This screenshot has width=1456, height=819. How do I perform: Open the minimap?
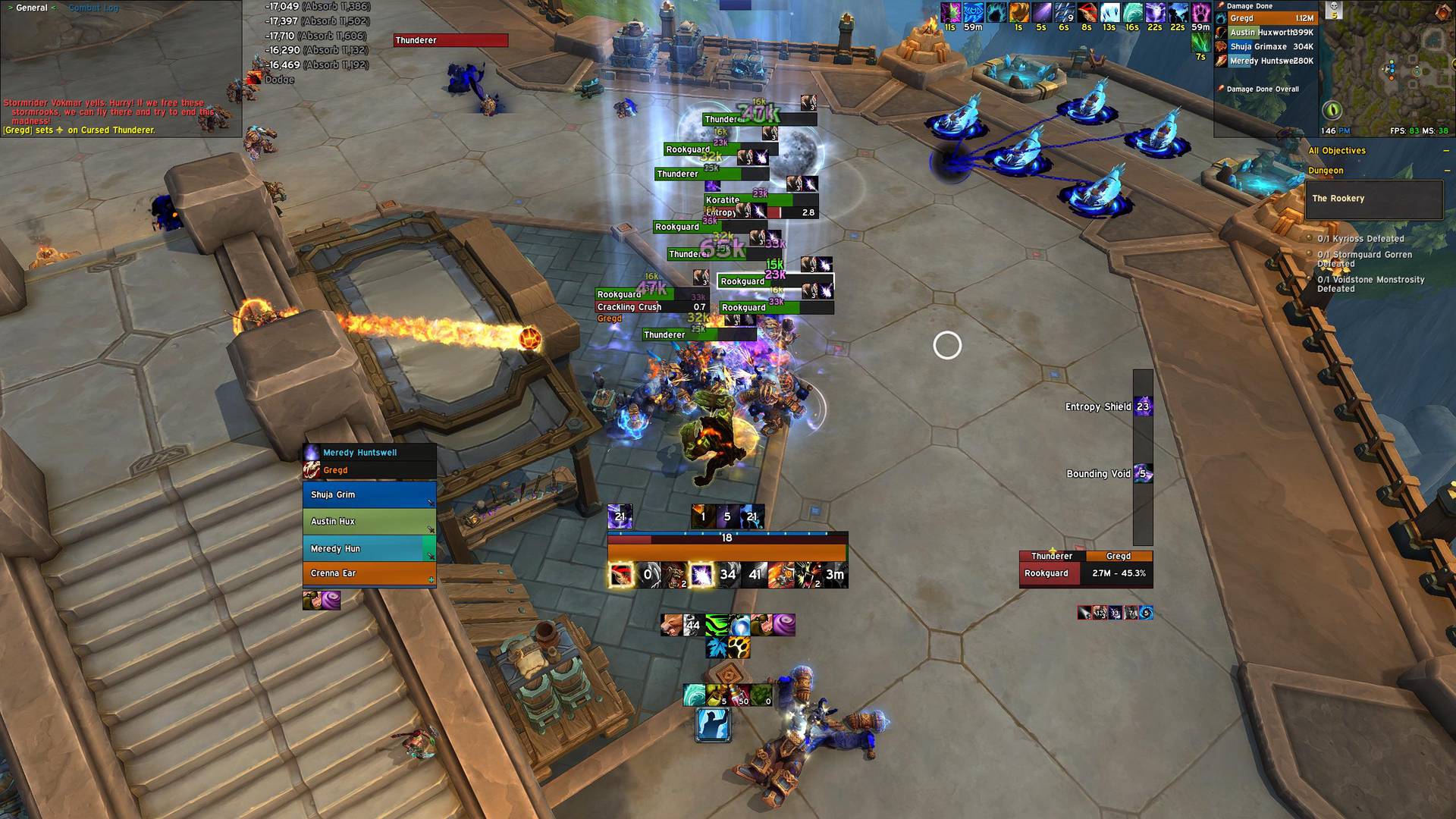pyautogui.click(x=1386, y=68)
